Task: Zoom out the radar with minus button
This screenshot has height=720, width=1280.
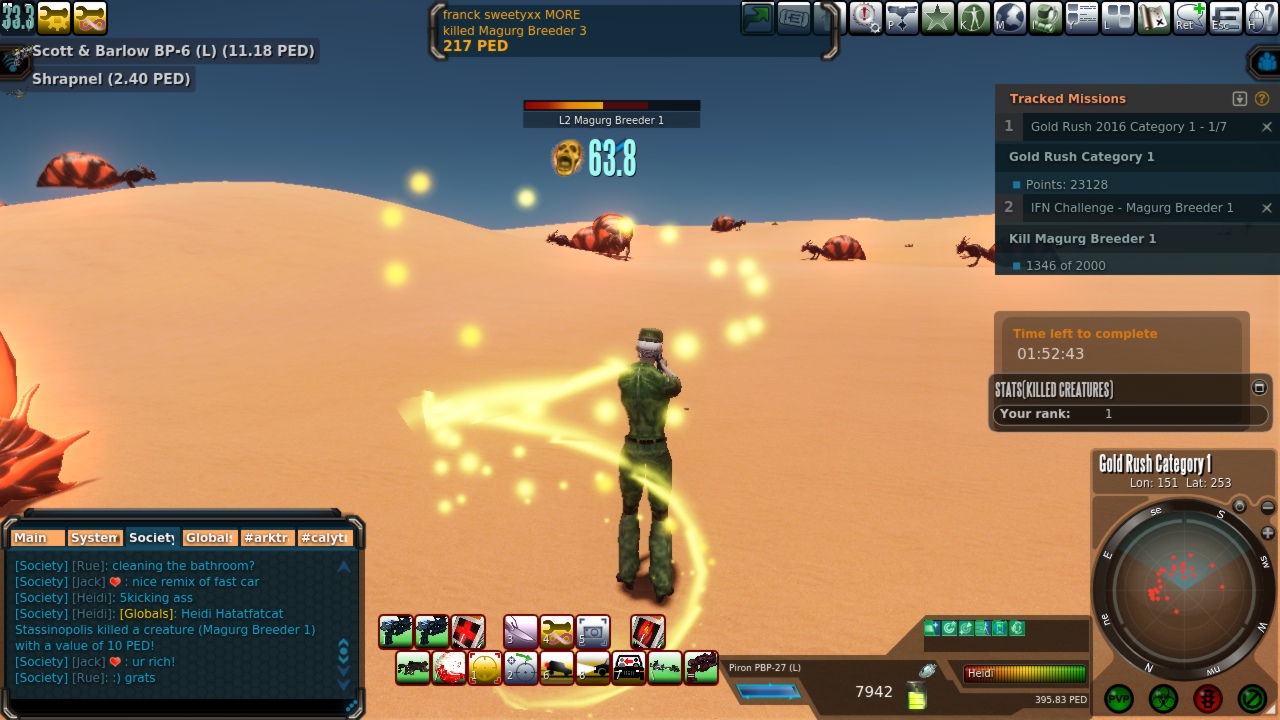Action: pos(1268,508)
